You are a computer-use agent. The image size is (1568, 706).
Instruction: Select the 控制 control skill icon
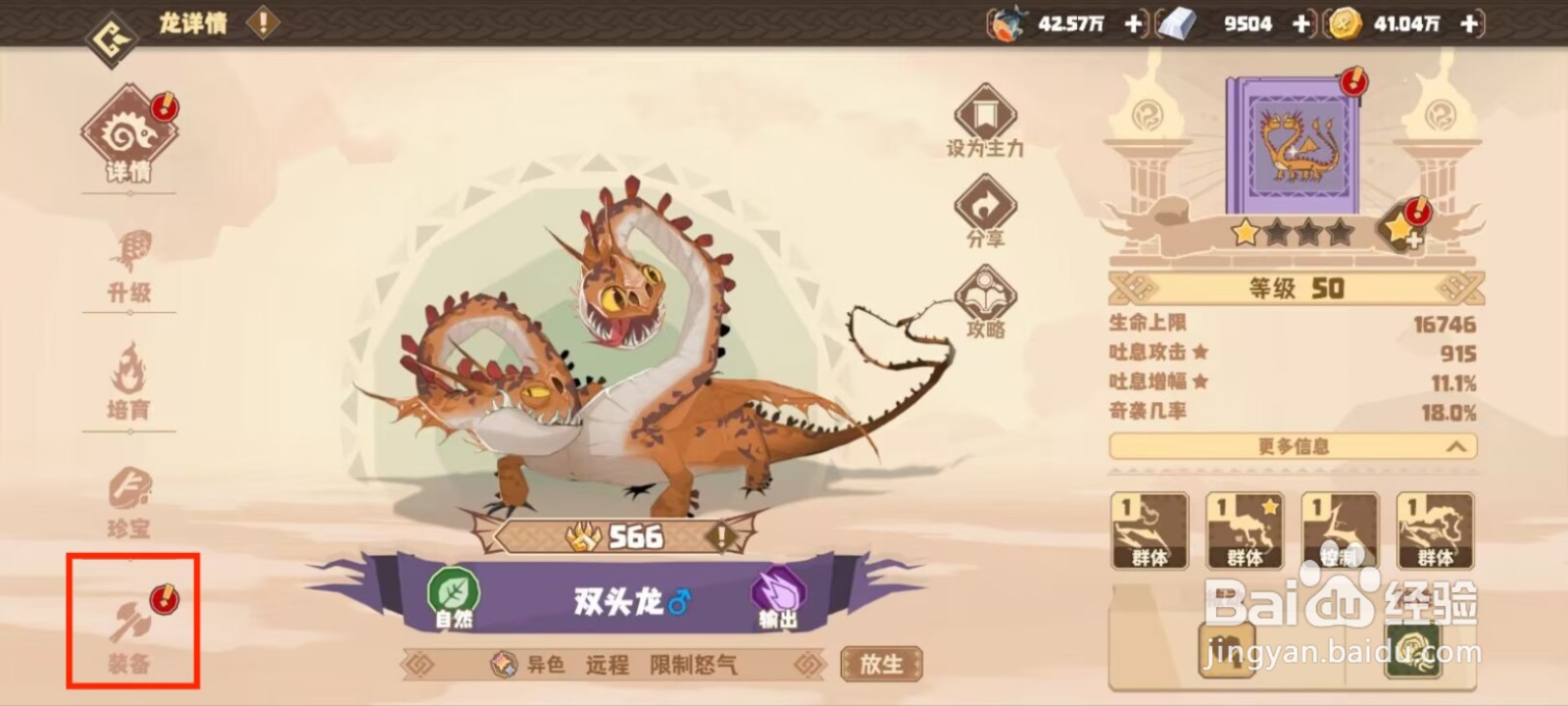(x=1338, y=529)
